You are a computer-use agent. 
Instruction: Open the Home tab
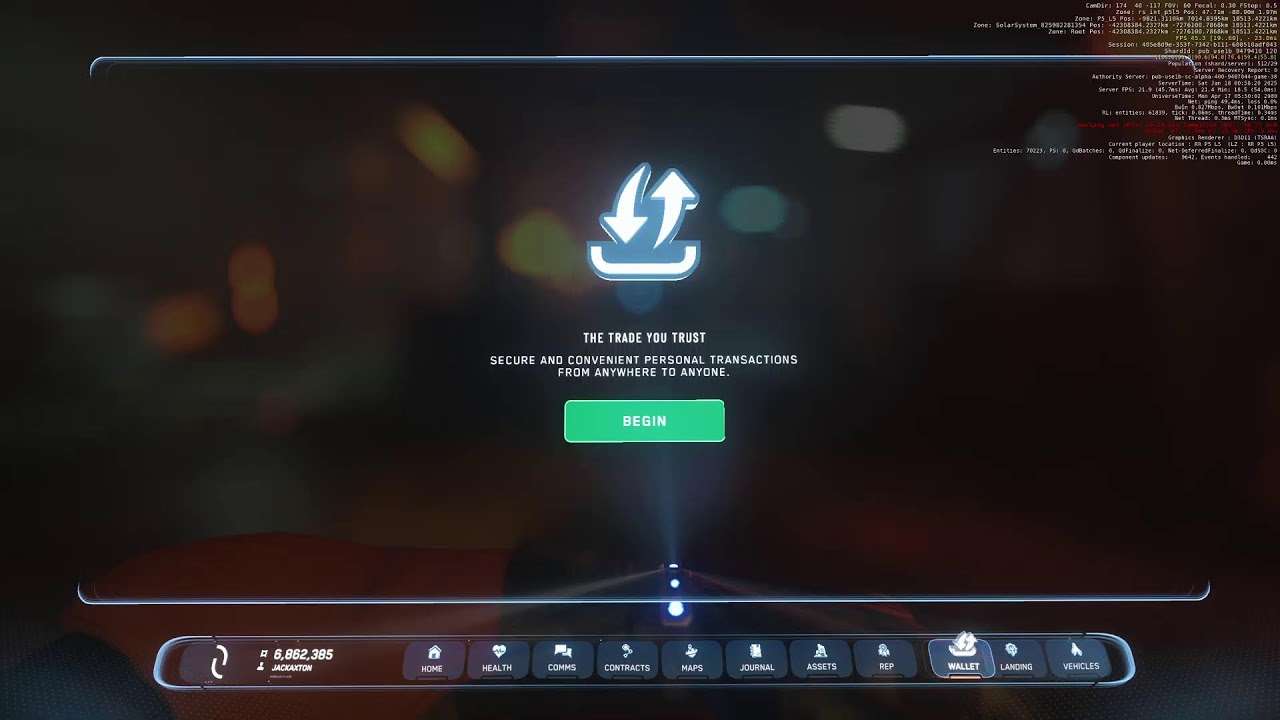(x=432, y=659)
